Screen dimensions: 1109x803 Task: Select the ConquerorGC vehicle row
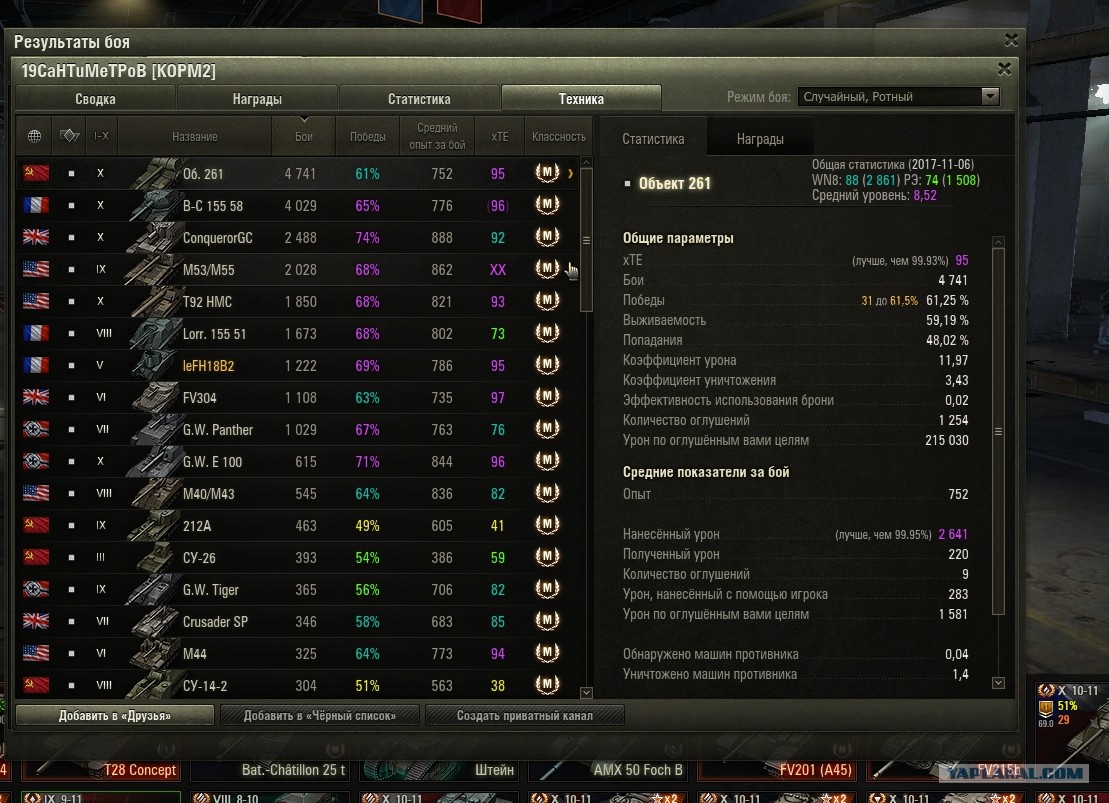tap(300, 238)
